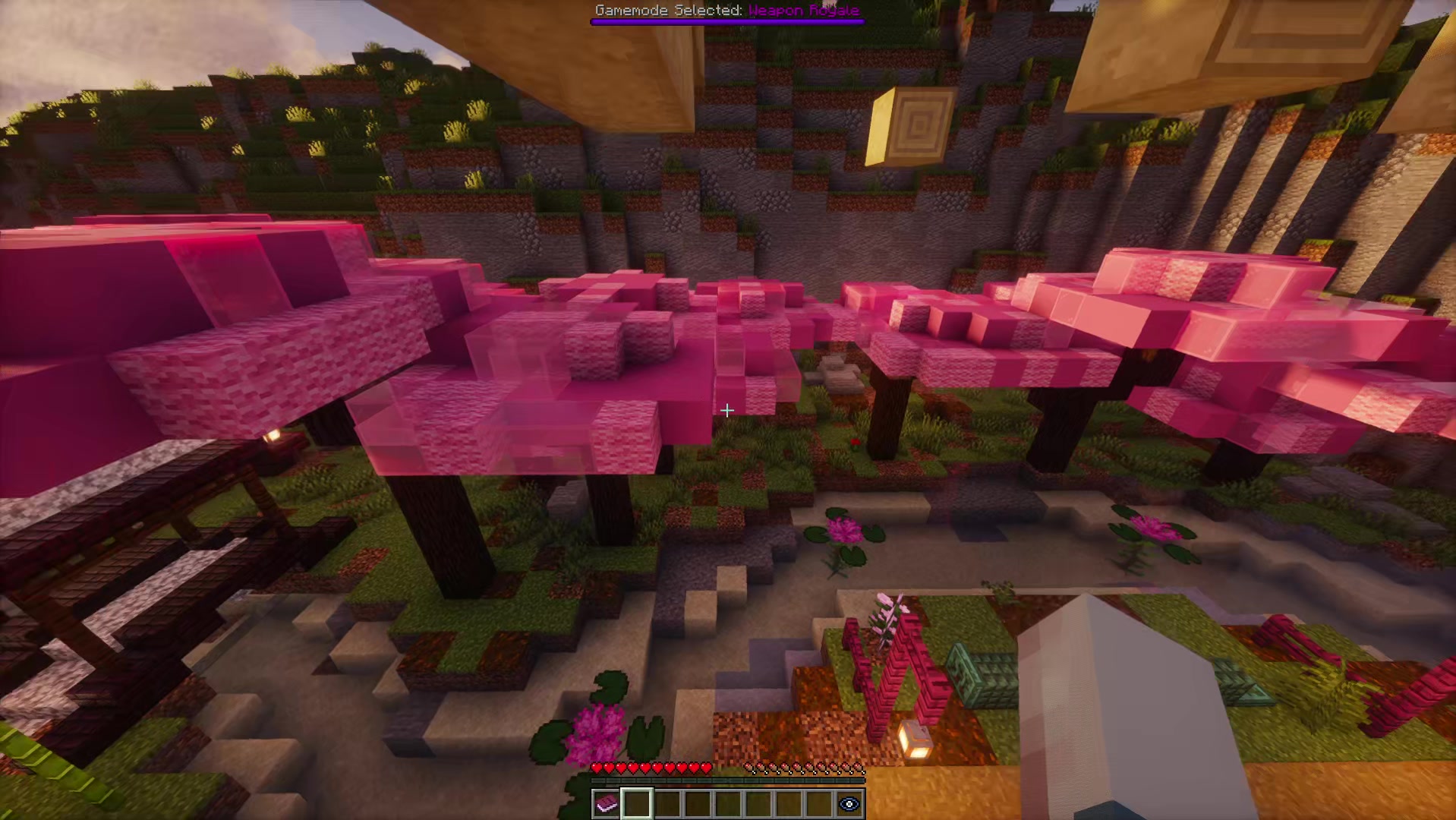The height and width of the screenshot is (820, 1456).
Task: Select the eye item in the last hotbar slot
Action: coord(847,803)
